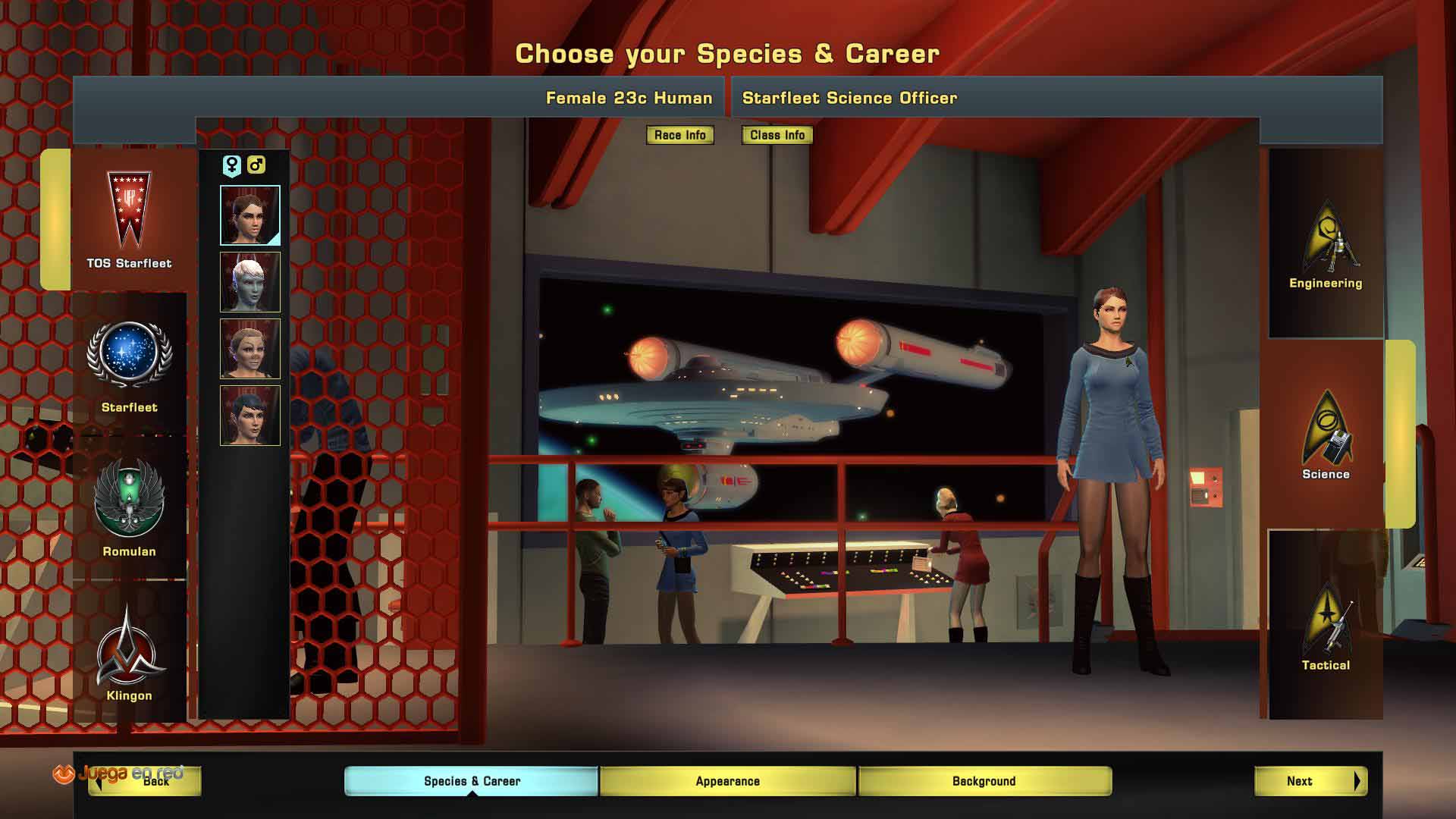Choose the Engineering career
1456x819 pixels.
click(1326, 244)
